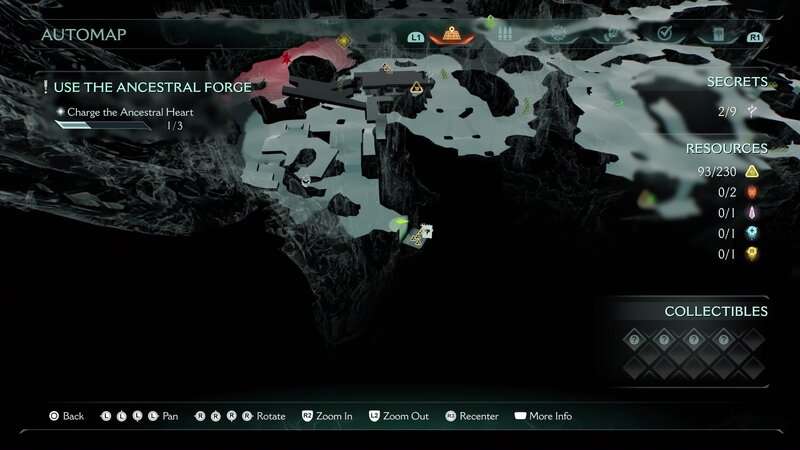The image size is (800, 450).
Task: Select the Charge the Ancestral Heart sub-objective
Action: click(x=130, y=112)
